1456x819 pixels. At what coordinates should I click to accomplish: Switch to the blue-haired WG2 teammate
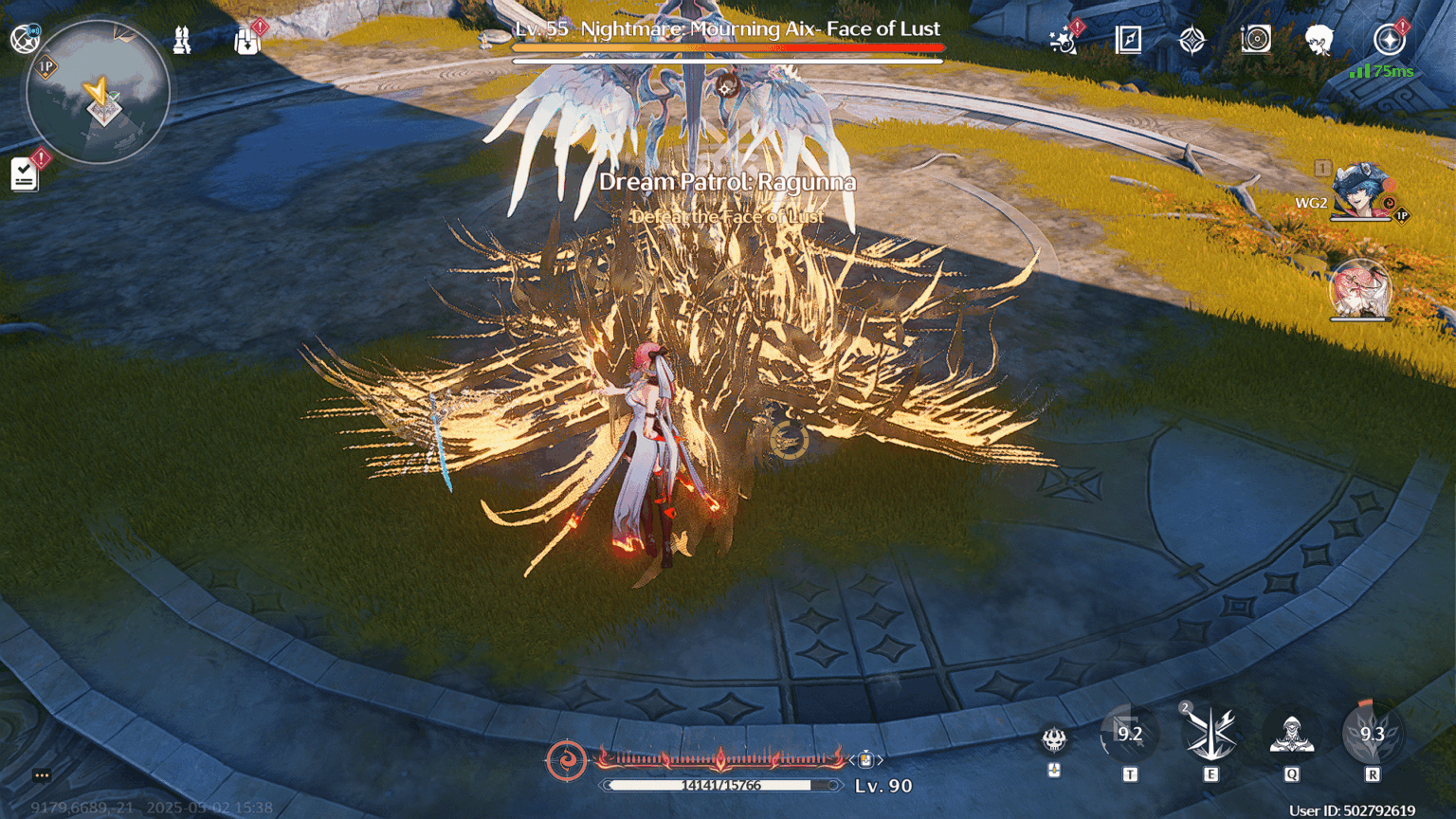click(x=1359, y=192)
